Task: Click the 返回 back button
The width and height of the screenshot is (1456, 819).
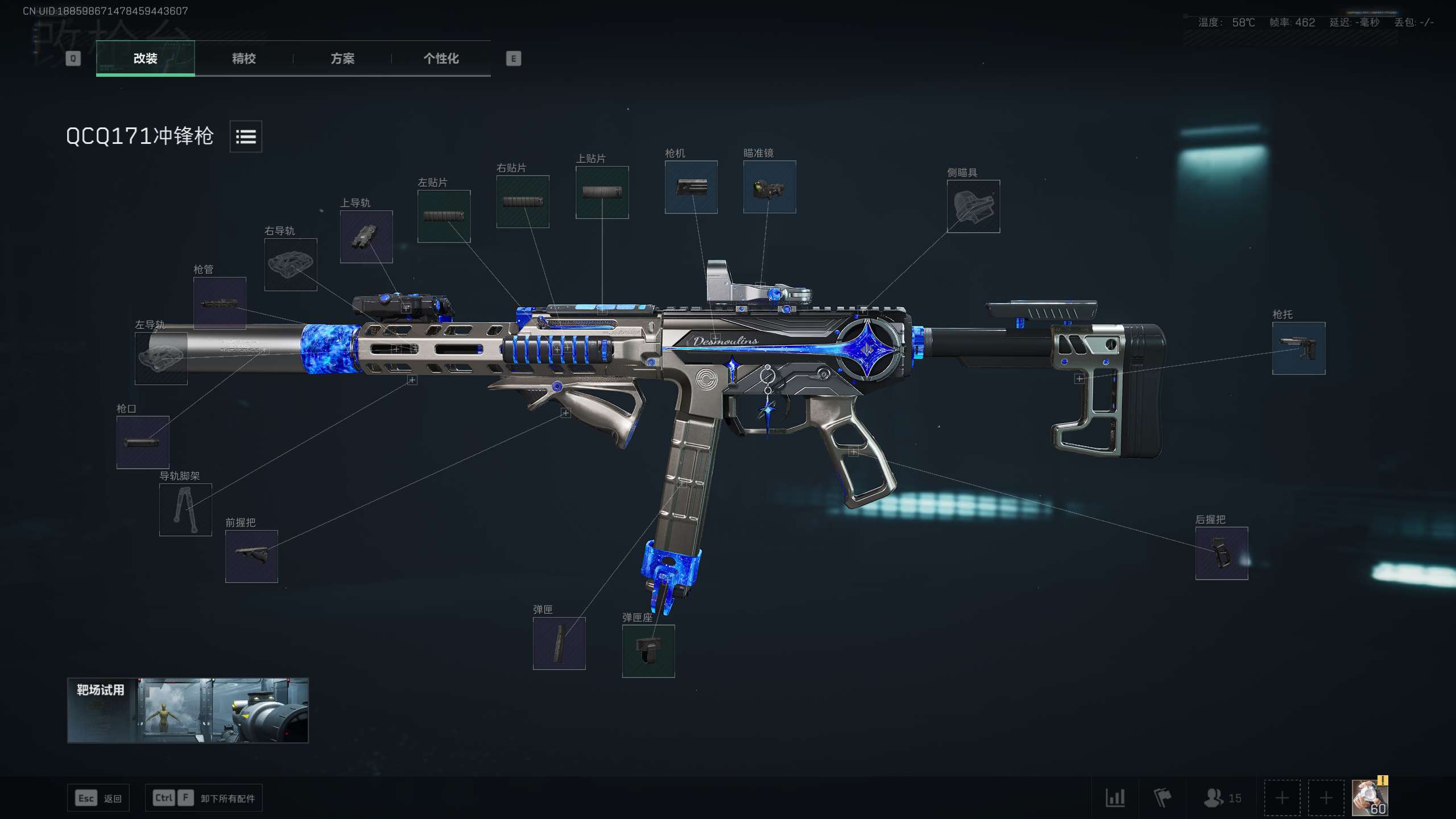Action: pos(98,798)
